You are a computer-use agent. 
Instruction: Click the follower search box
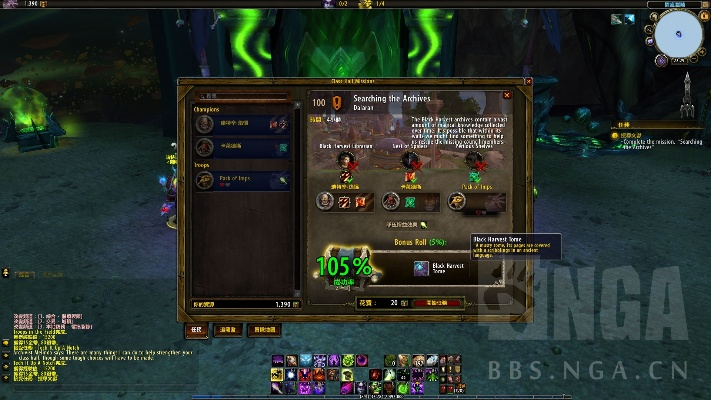pos(240,97)
